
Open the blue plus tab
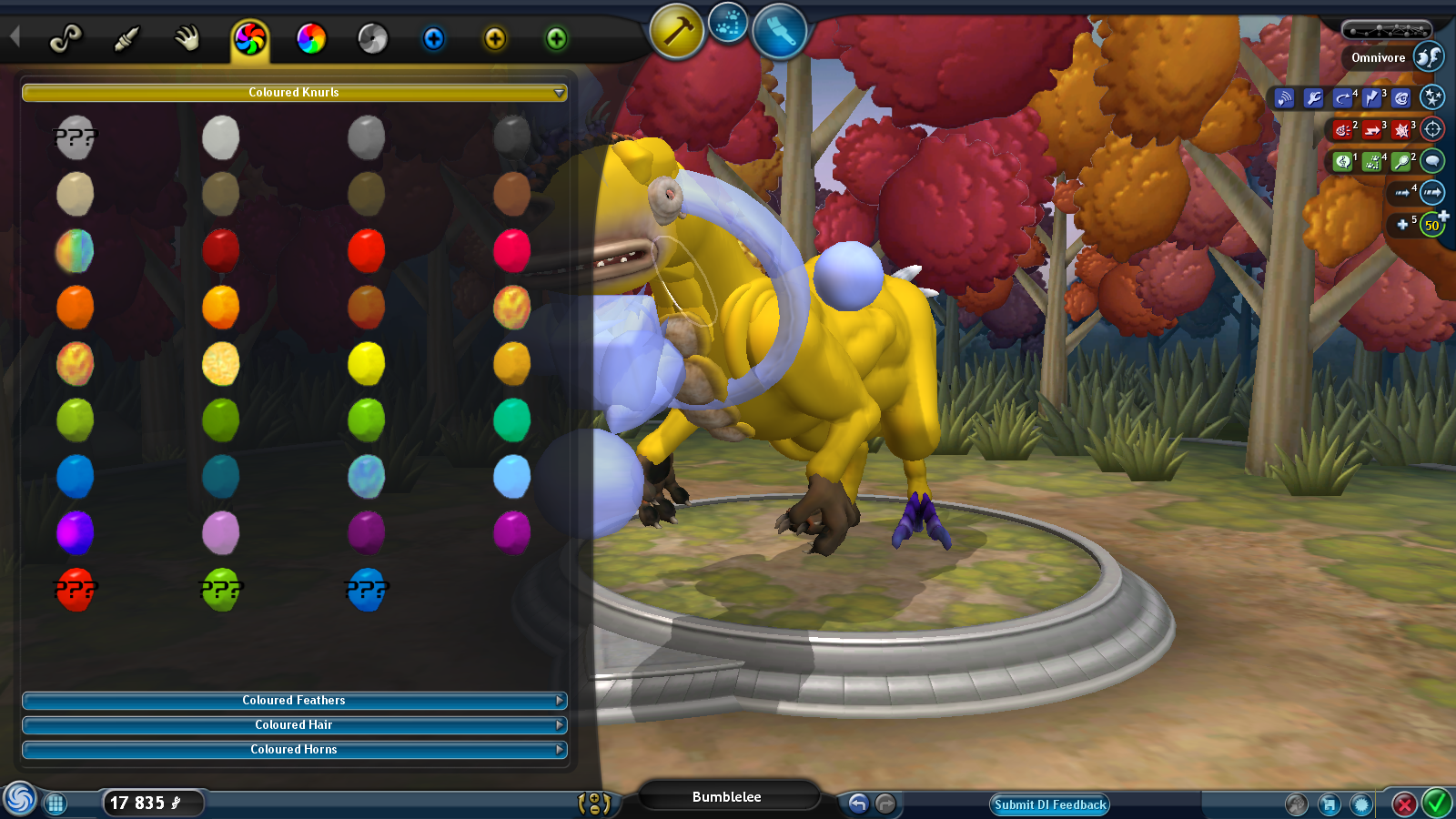click(434, 39)
